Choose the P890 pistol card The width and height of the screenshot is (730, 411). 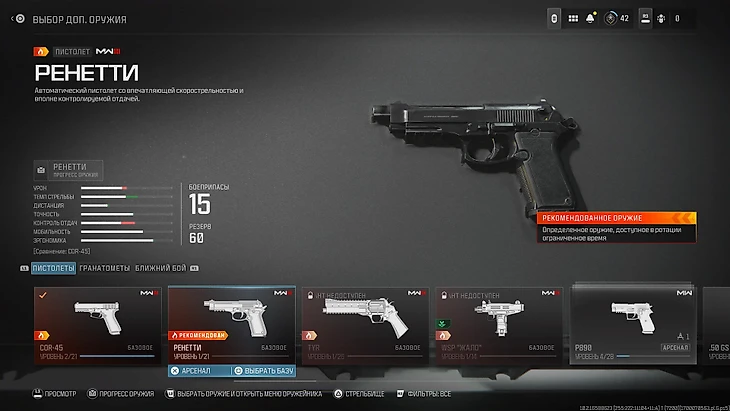pyautogui.click(x=632, y=324)
